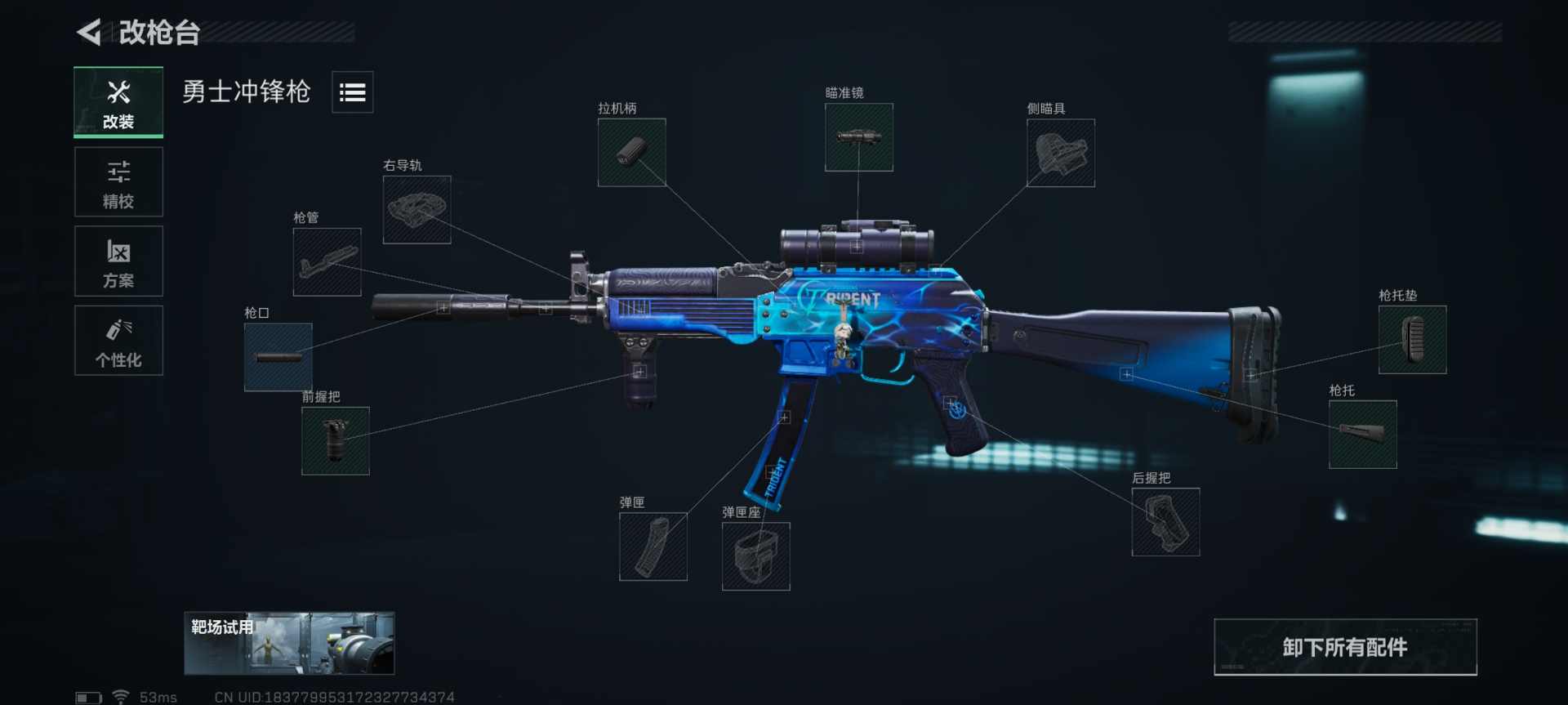Select the 拉机柄 charging handle slot

631,153
